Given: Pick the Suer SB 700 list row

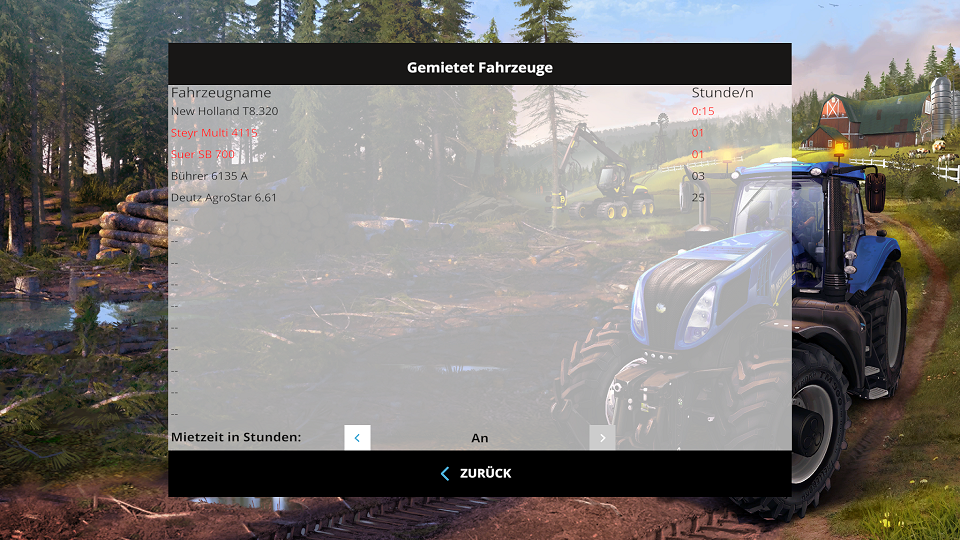Looking at the screenshot, I should [x=203, y=154].
